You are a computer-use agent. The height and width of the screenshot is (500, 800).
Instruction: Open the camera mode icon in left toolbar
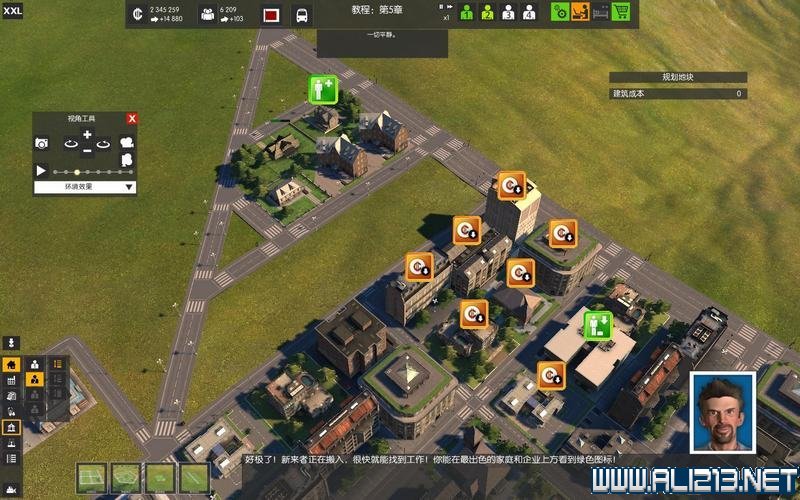click(13, 343)
